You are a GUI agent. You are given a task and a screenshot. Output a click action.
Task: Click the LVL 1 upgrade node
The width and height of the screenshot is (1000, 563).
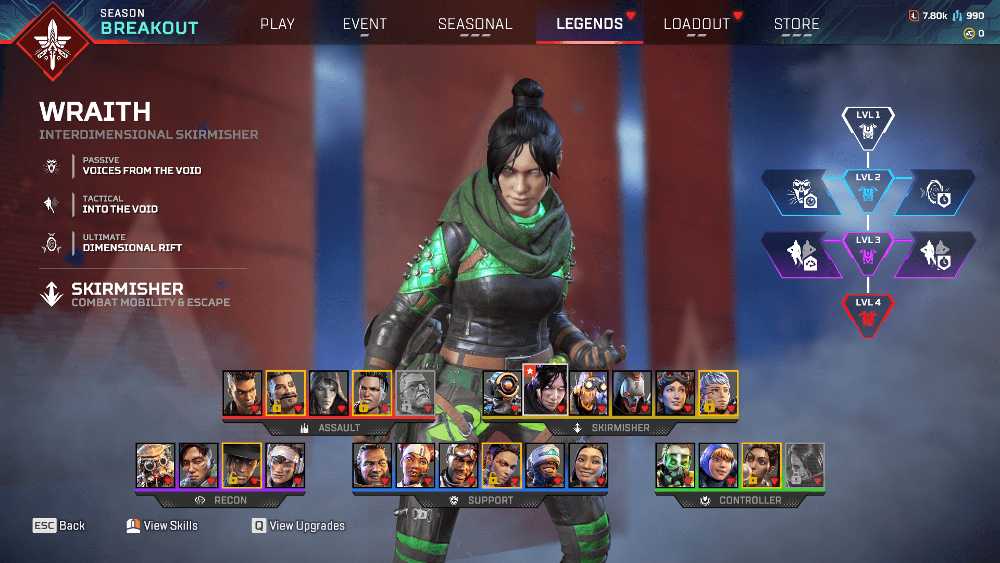click(x=867, y=125)
